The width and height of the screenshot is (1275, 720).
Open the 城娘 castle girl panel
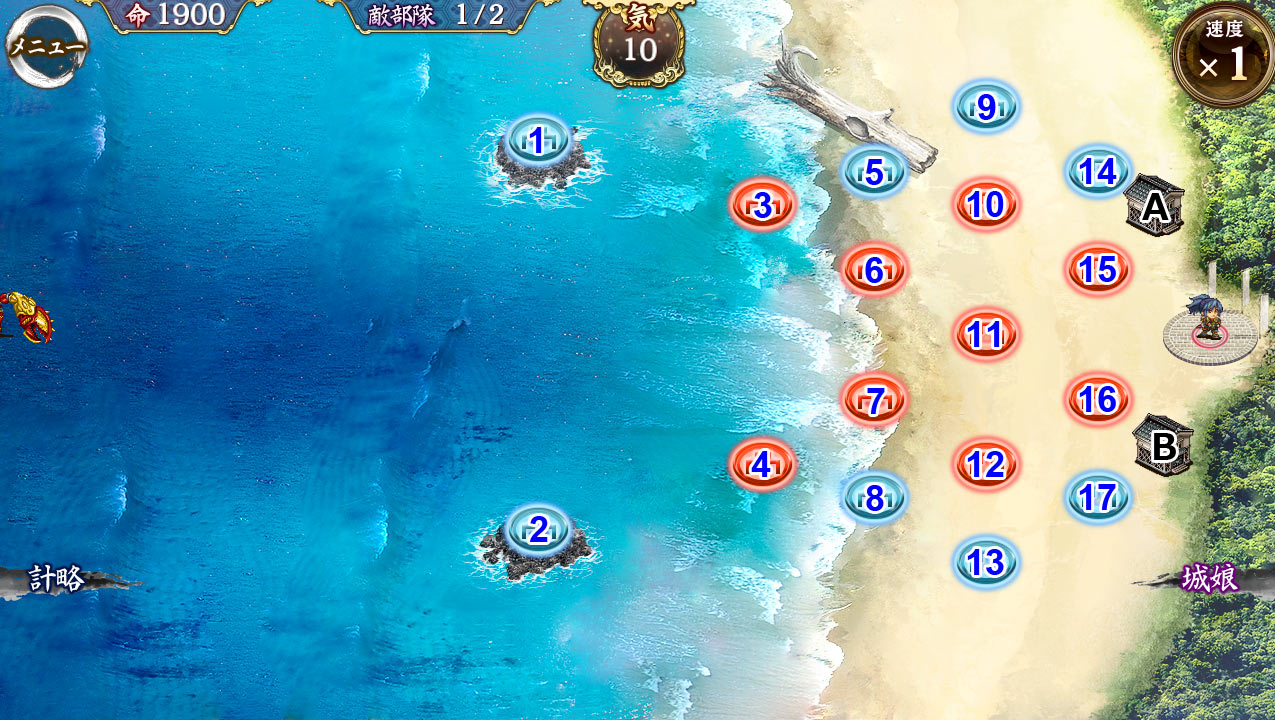(x=1210, y=579)
